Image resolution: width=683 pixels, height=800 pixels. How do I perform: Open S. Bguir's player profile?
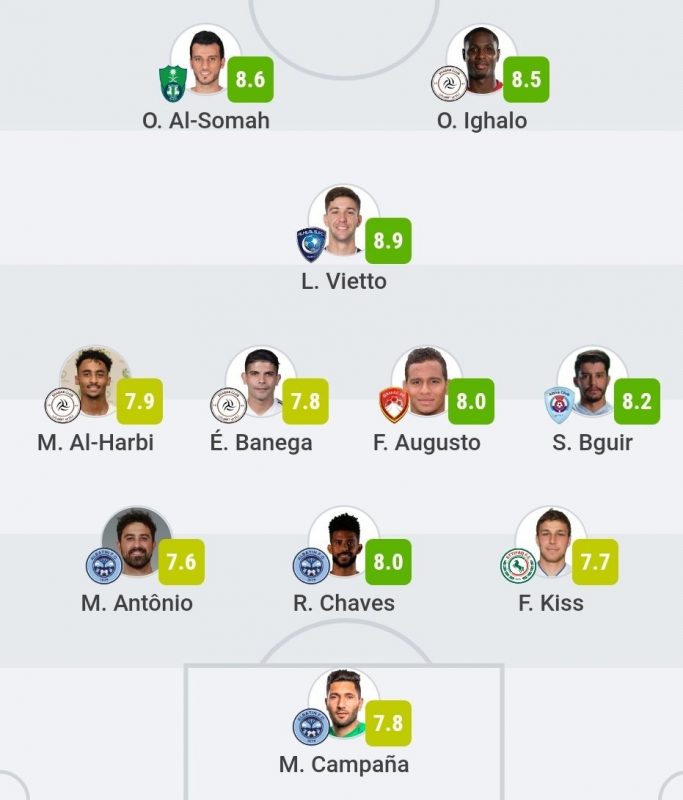point(592,381)
